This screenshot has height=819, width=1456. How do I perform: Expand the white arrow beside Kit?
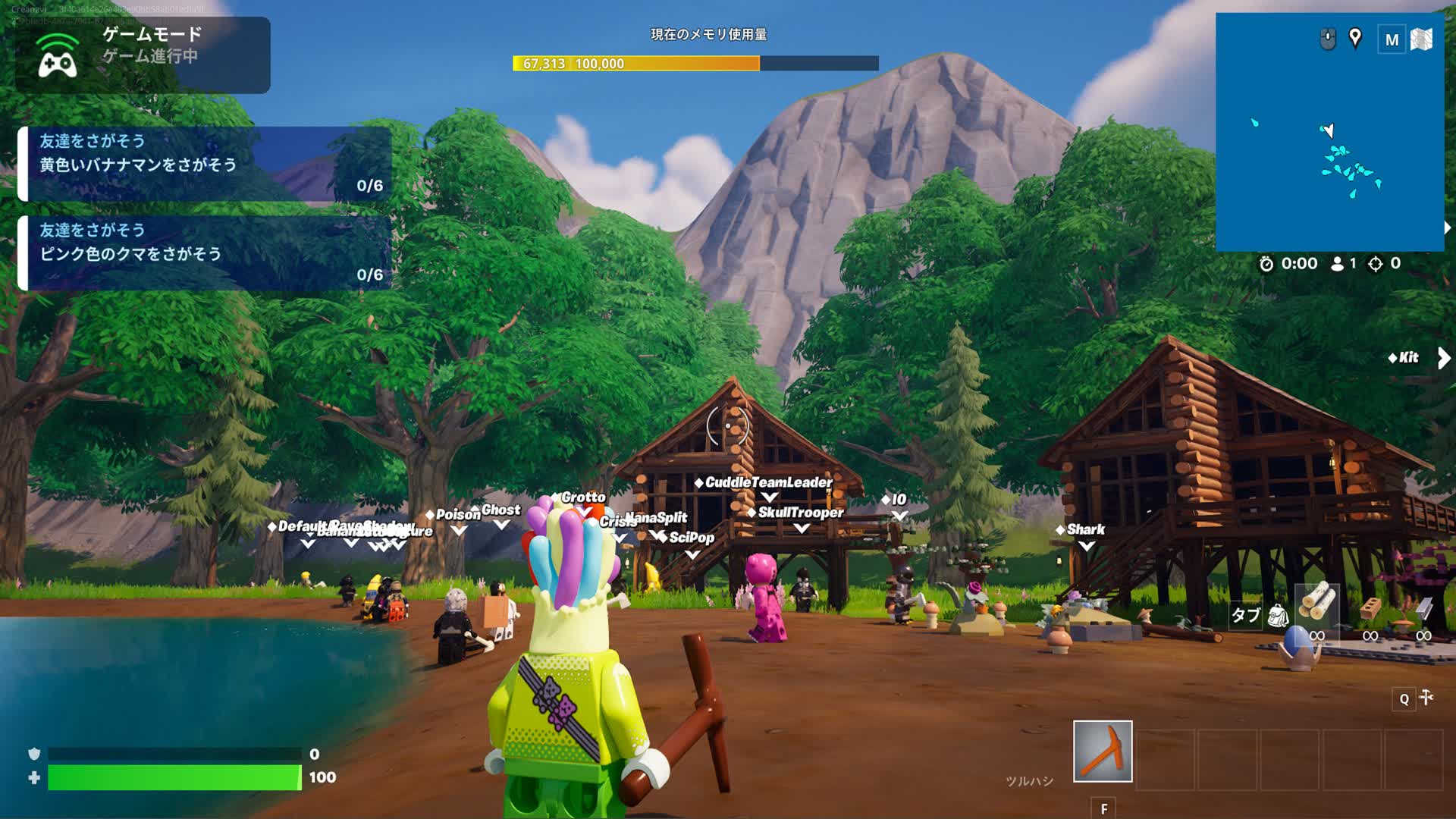coord(1443,358)
